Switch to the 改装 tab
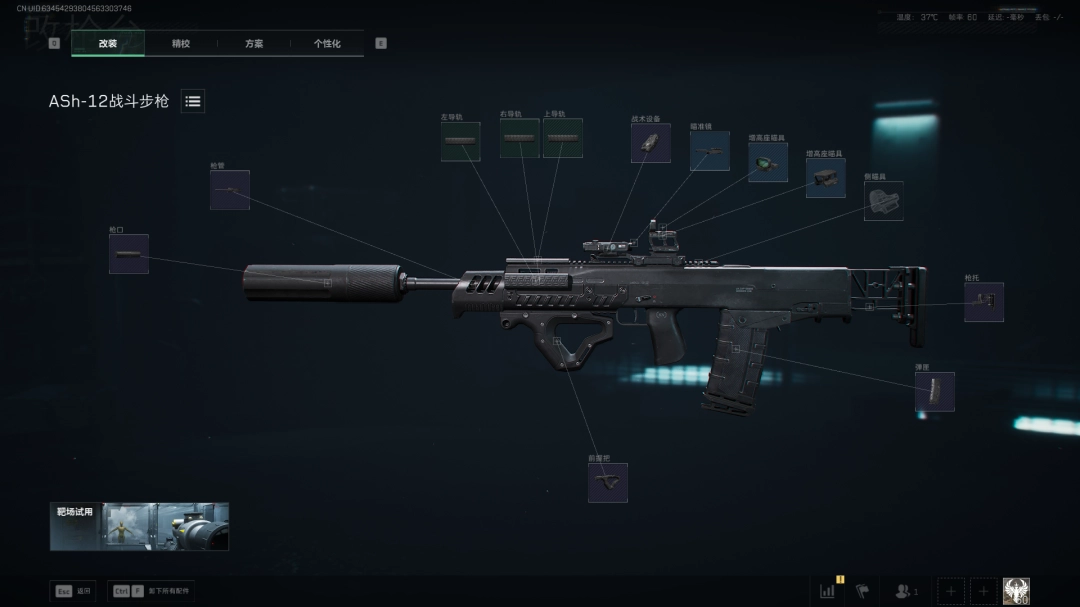The width and height of the screenshot is (1080, 607). (108, 44)
